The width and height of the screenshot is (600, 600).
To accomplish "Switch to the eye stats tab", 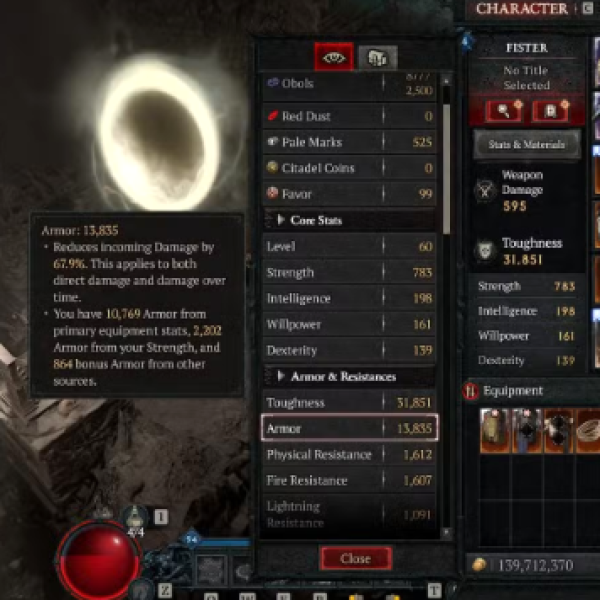I will pos(333,57).
